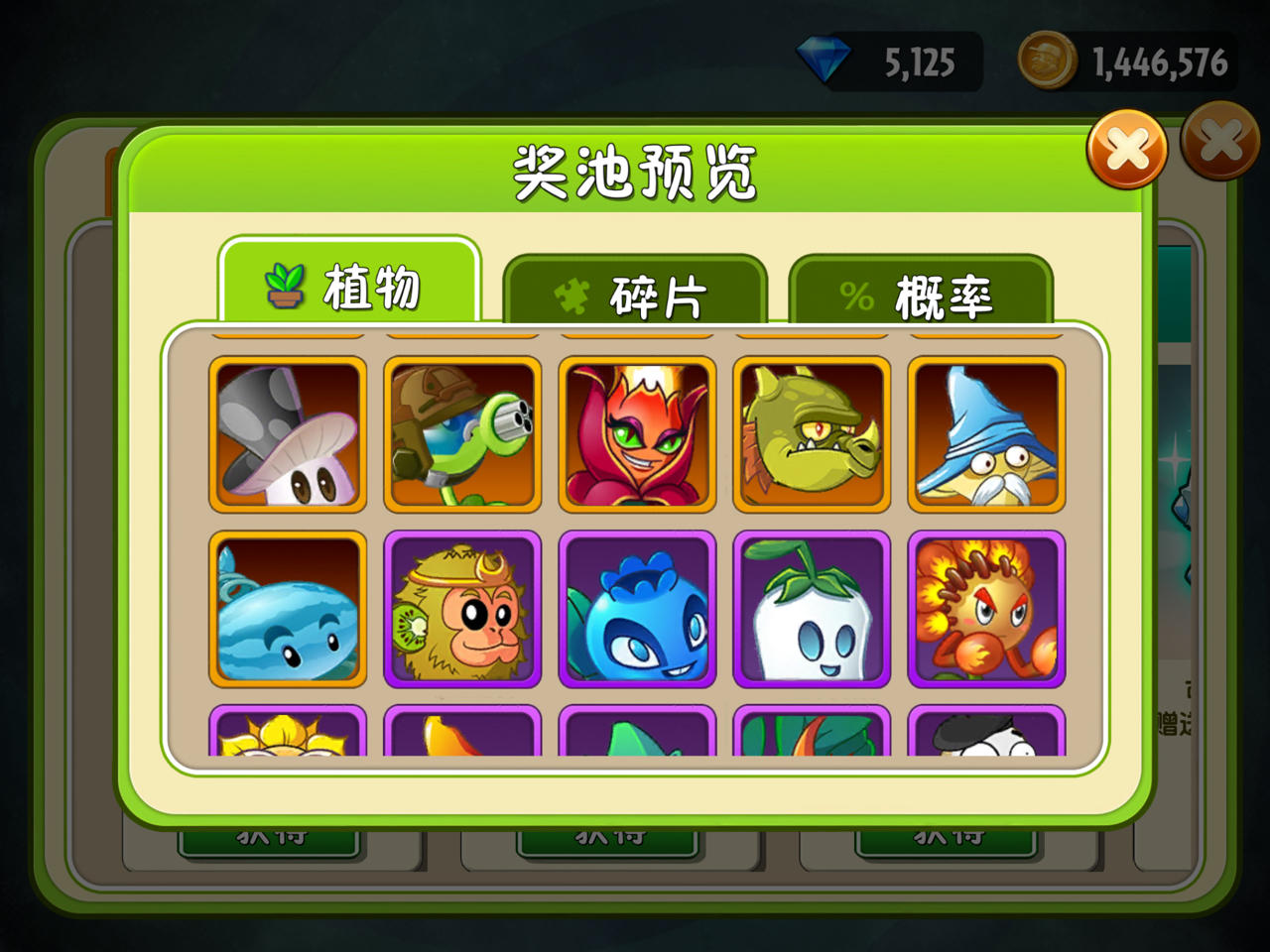The image size is (1270, 952).
Task: Select the green fish plant portrait
Action: [810, 436]
